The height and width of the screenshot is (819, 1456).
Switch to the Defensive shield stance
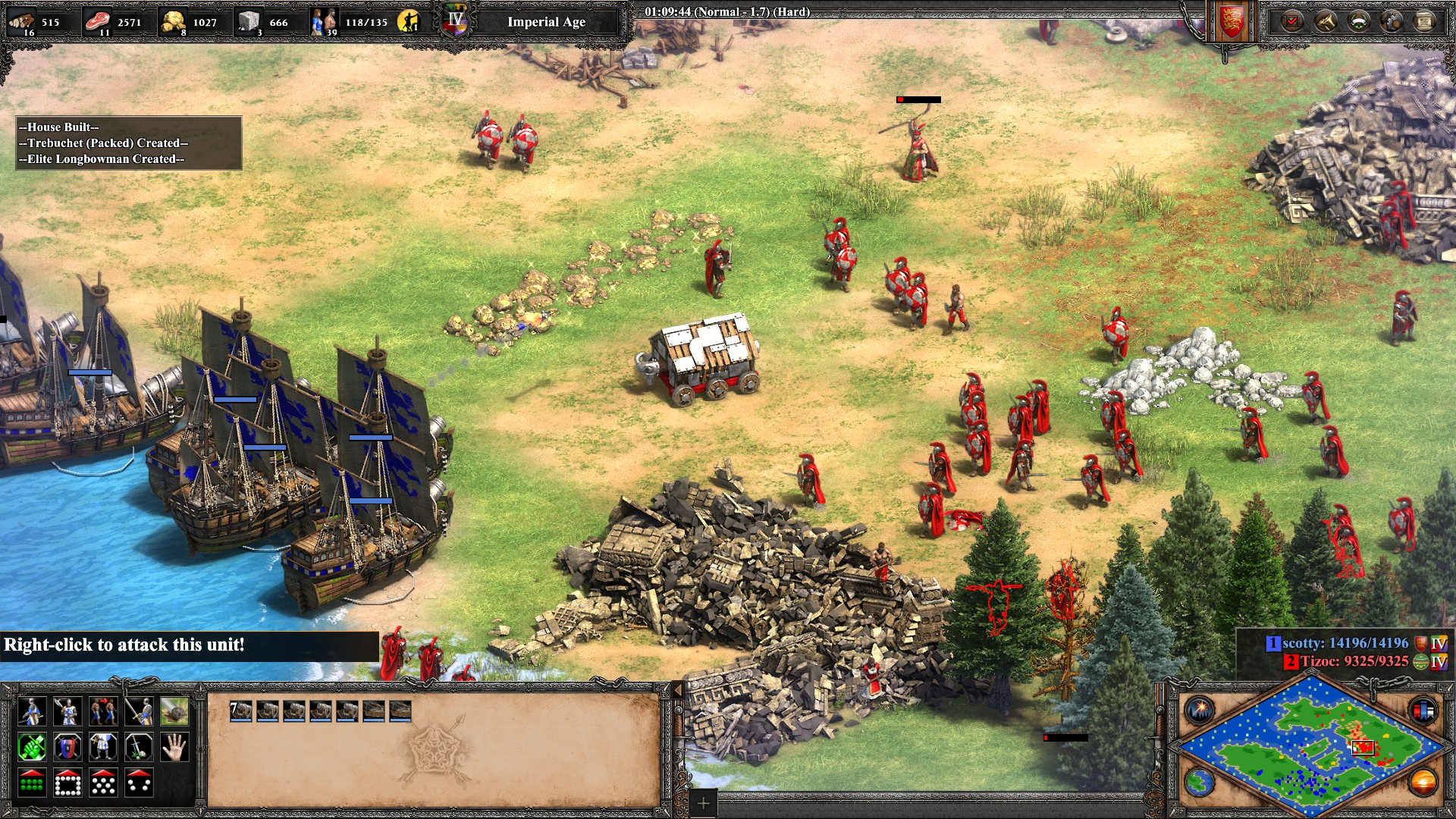(x=67, y=748)
